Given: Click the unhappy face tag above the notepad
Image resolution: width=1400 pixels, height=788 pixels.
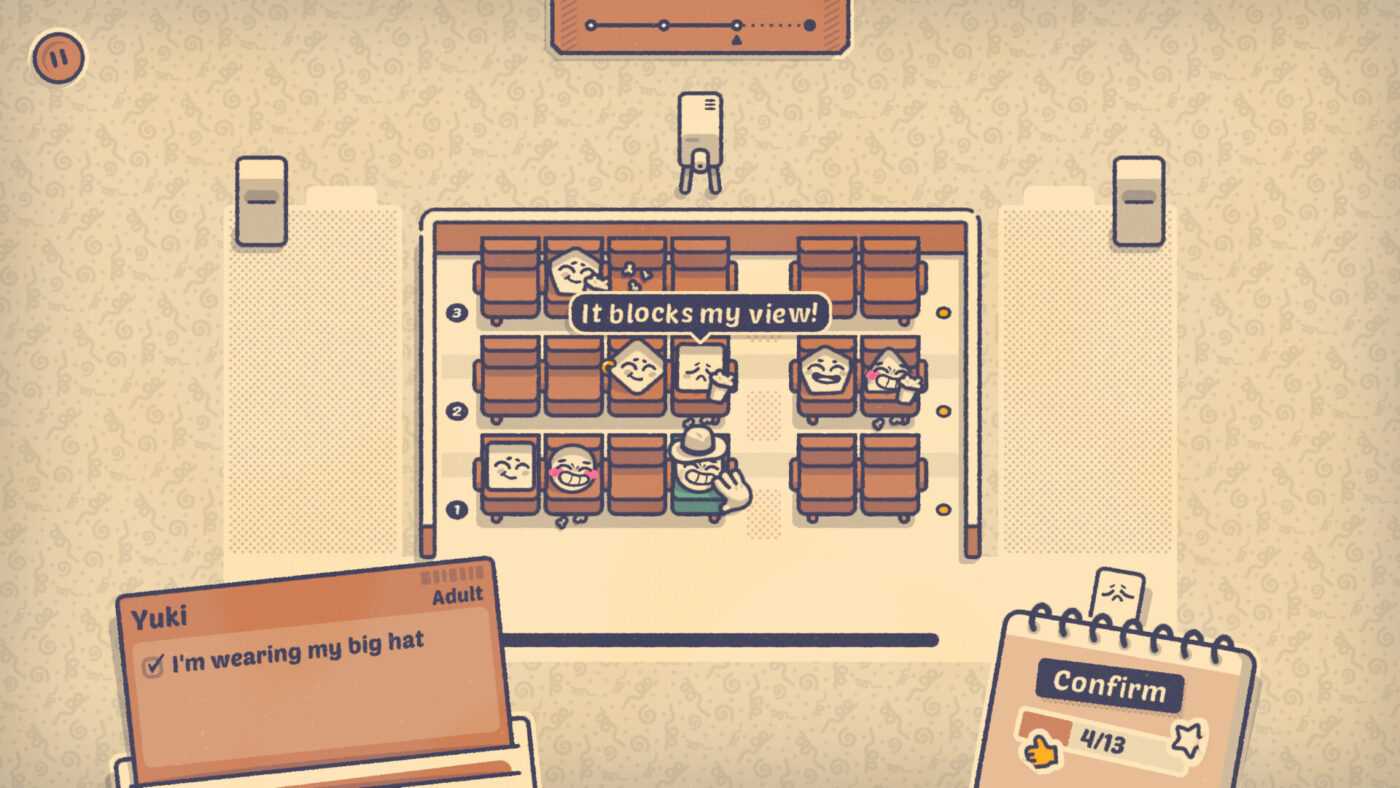Looking at the screenshot, I should click(x=1116, y=594).
